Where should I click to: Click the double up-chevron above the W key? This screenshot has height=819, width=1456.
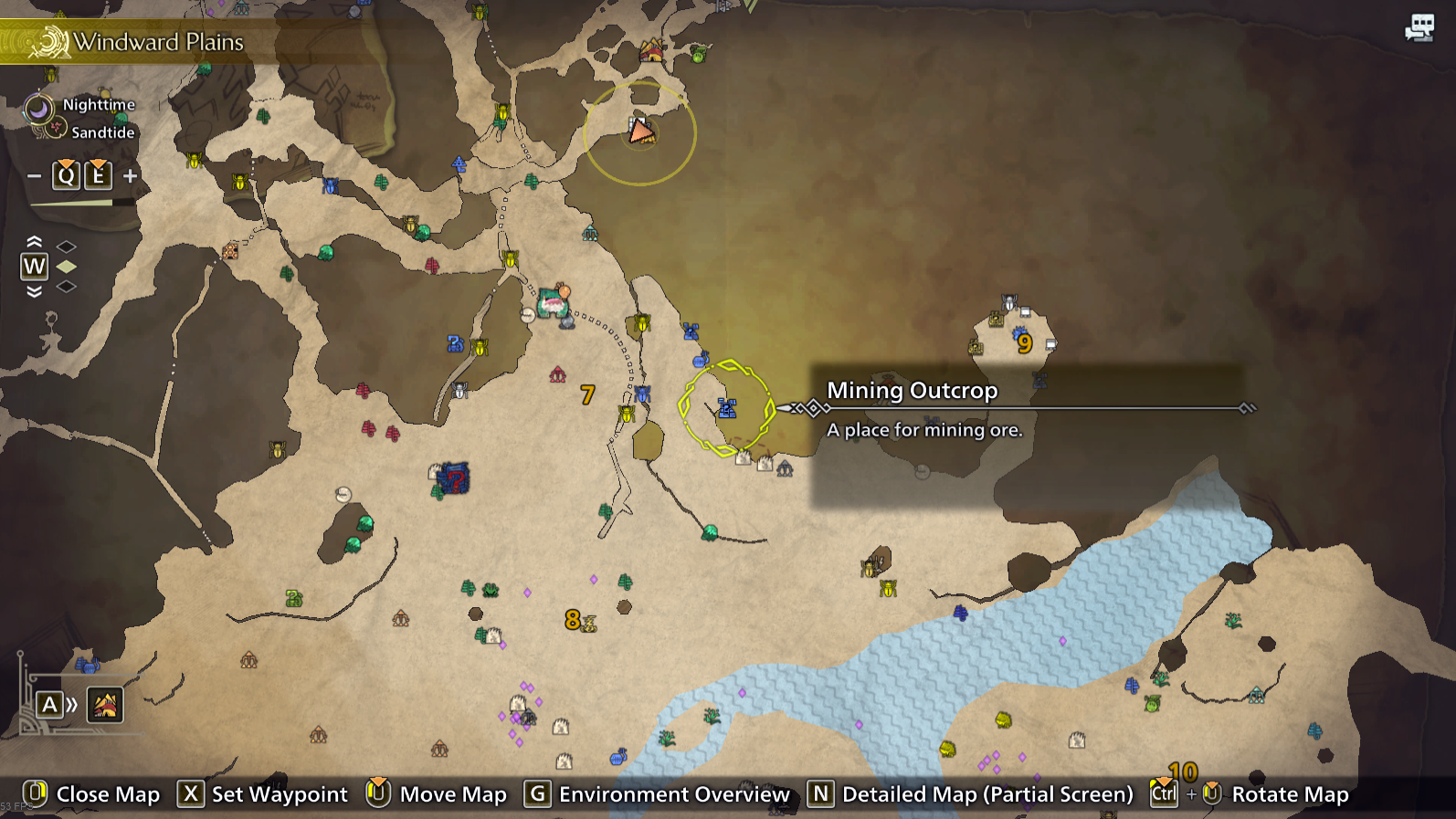[x=35, y=241]
